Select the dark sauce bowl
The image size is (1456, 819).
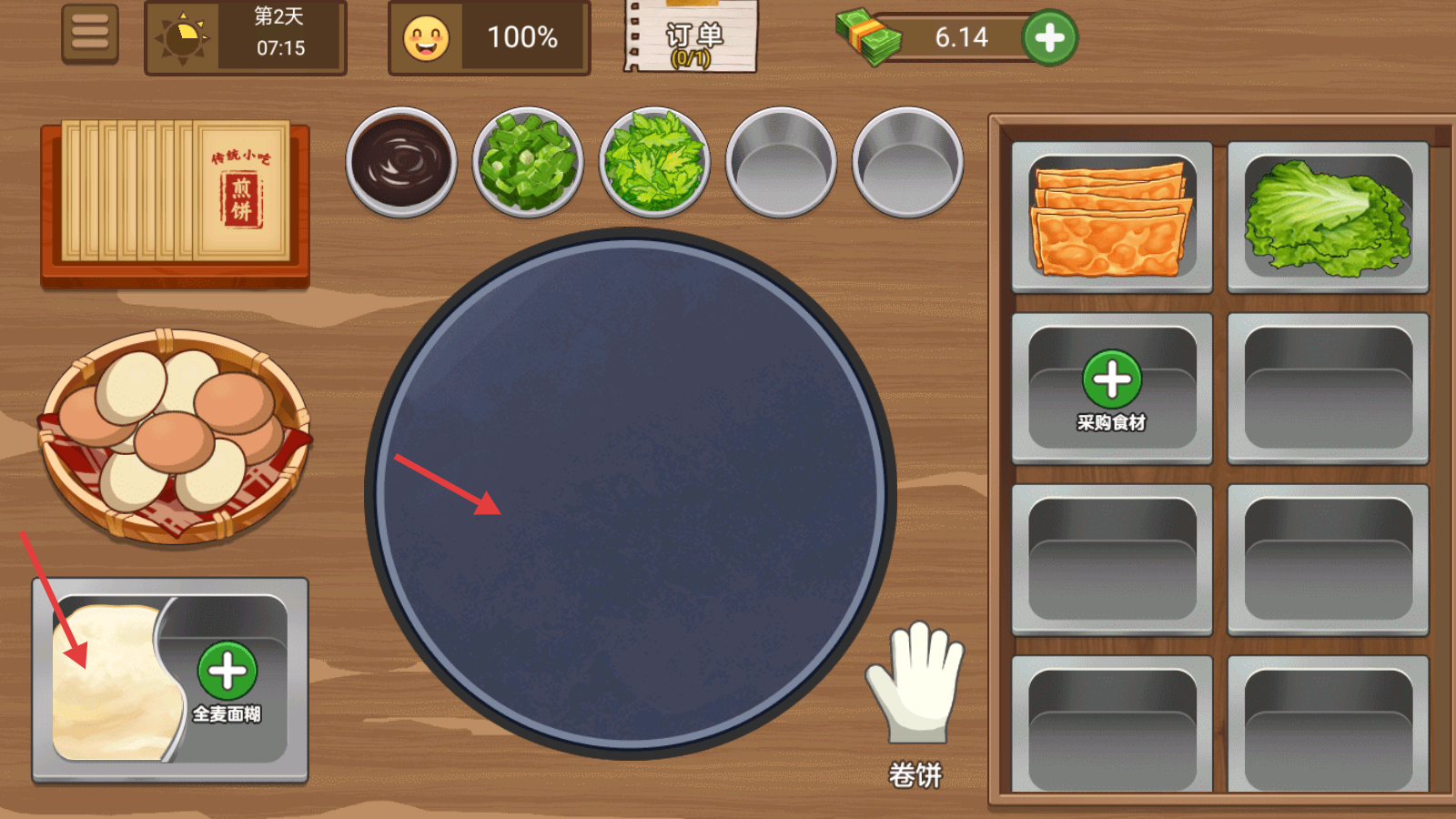(x=401, y=162)
